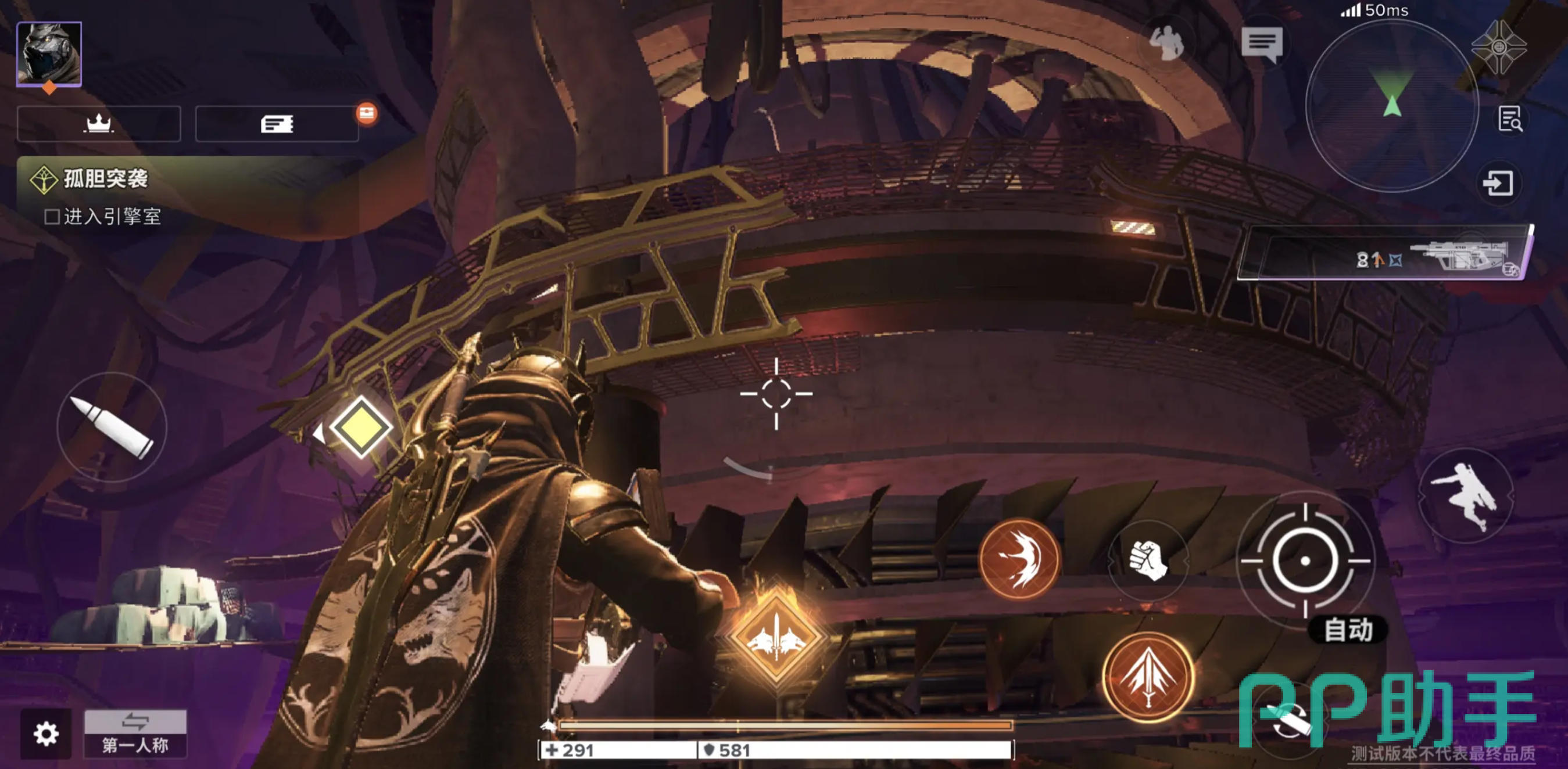The image size is (1568, 769).
Task: Toggle 第一人称 first-person view
Action: pos(135,734)
